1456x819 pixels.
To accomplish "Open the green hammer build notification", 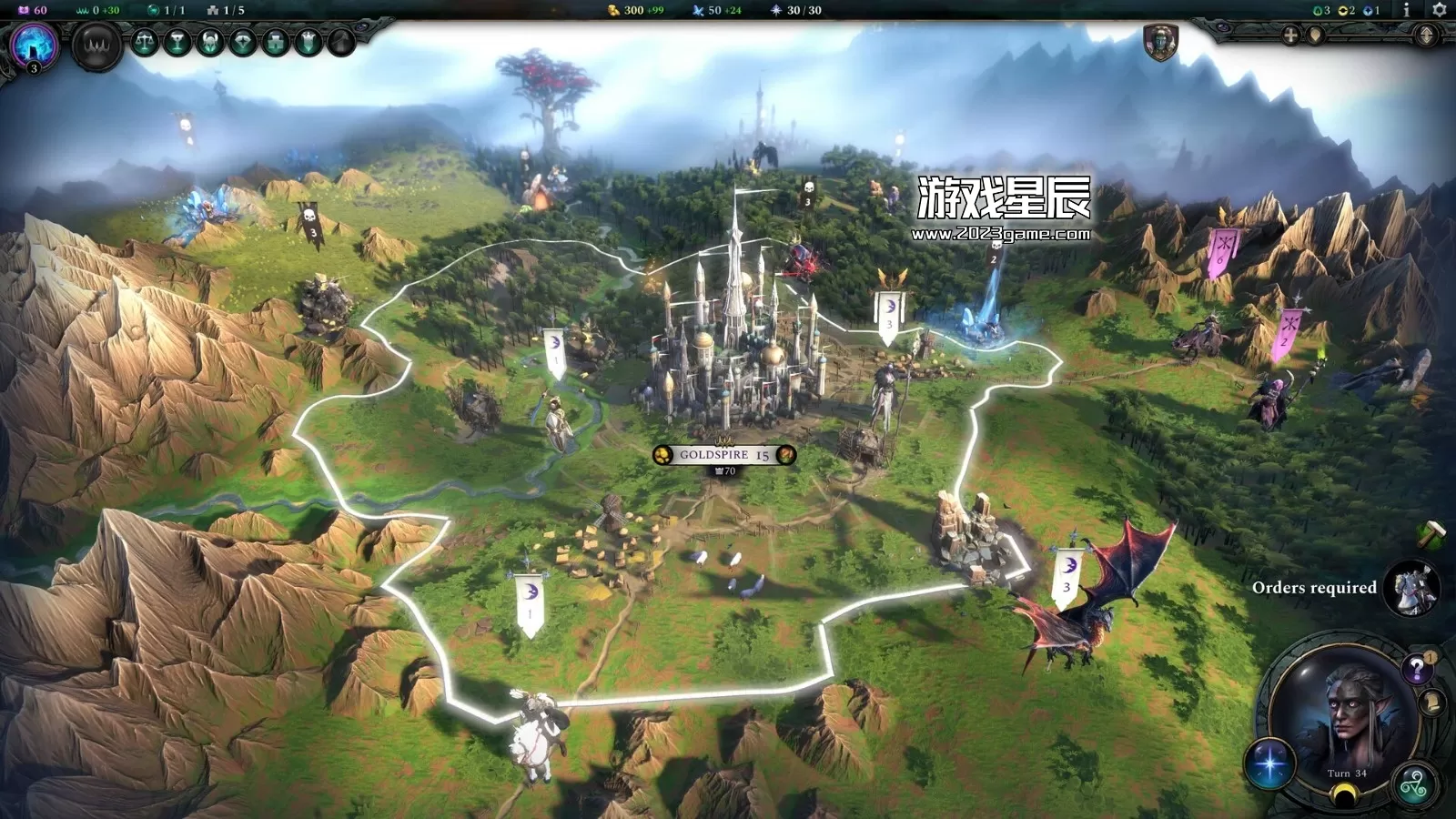I will tap(1431, 532).
